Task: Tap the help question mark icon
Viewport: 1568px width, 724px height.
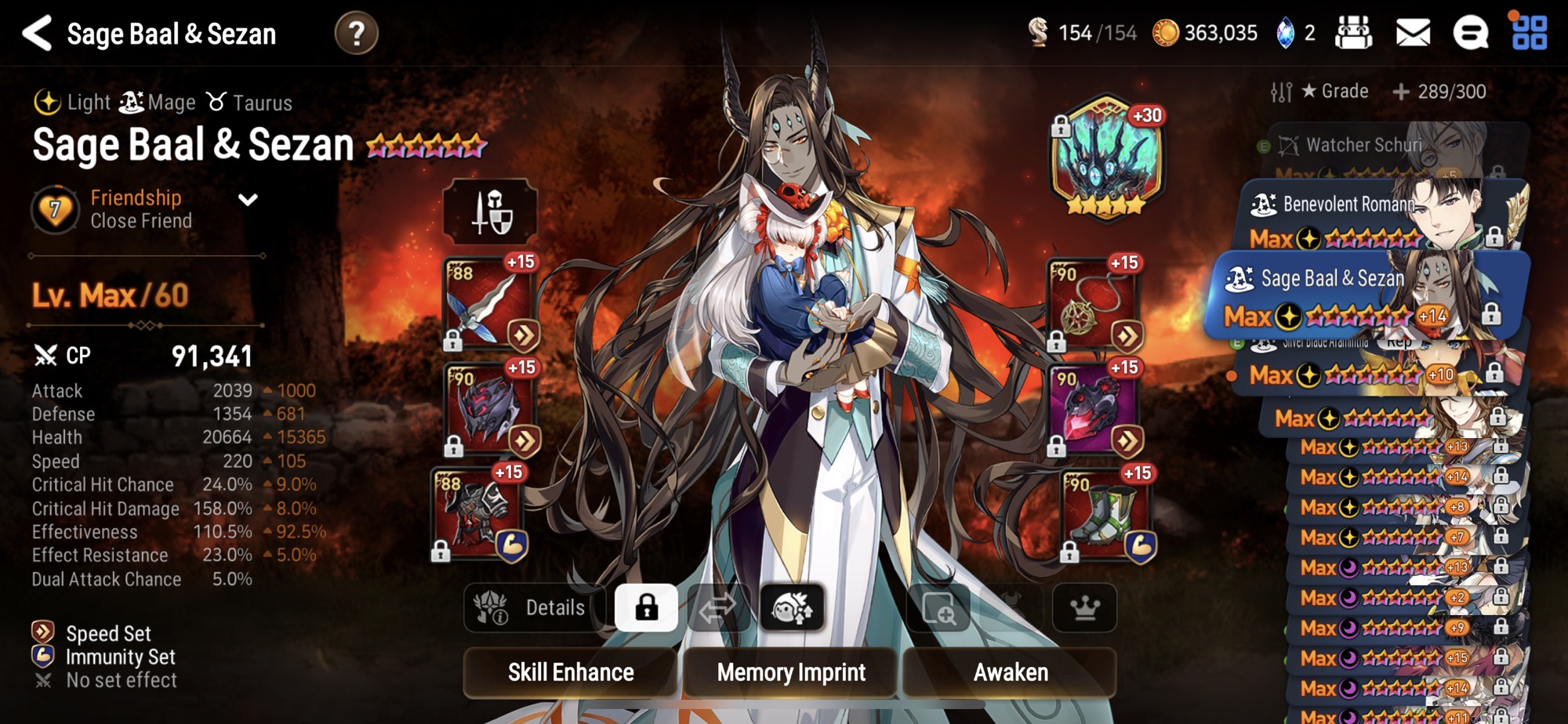Action: (x=358, y=32)
